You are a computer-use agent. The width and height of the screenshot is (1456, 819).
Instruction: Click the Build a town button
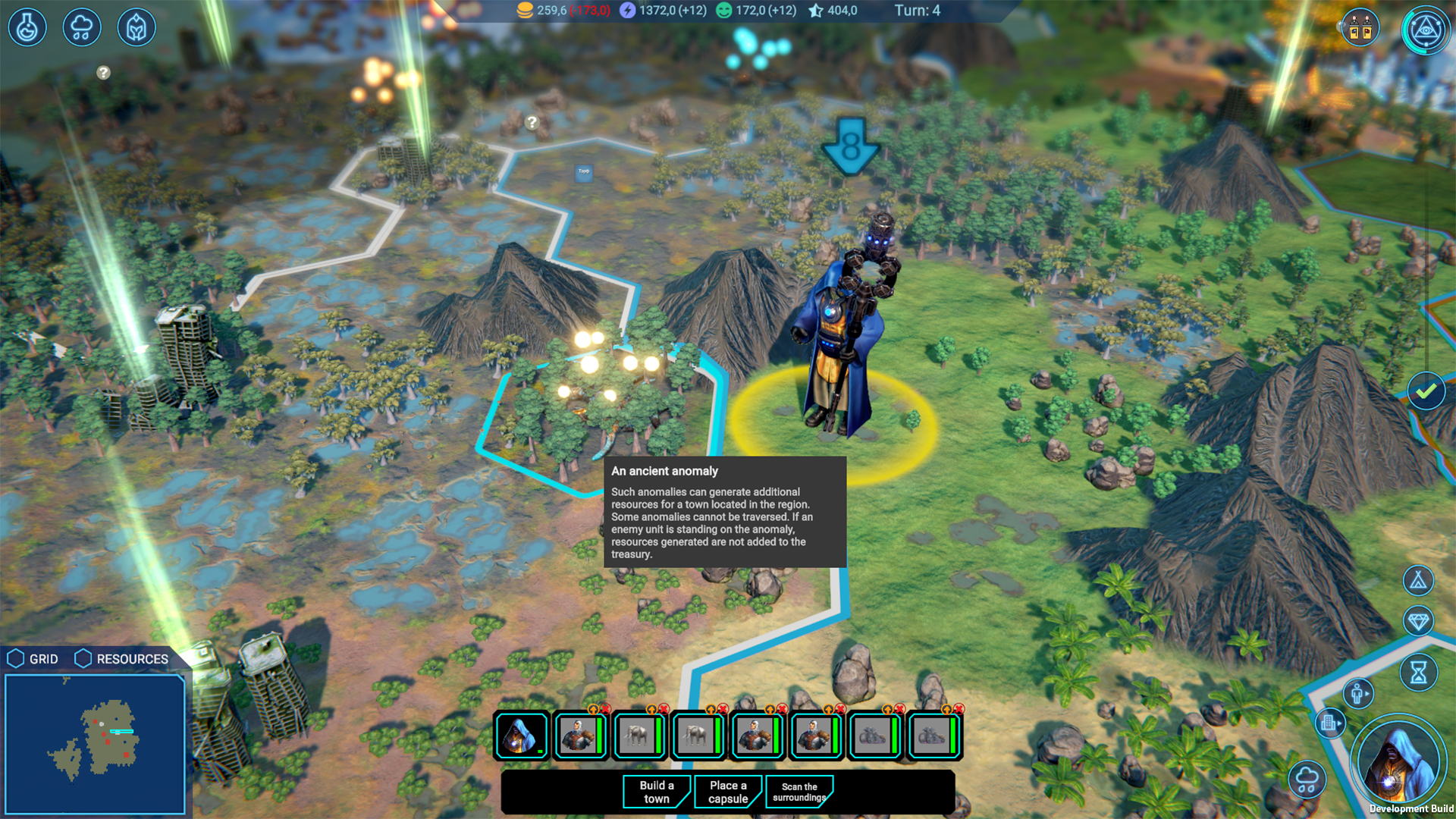tap(655, 792)
